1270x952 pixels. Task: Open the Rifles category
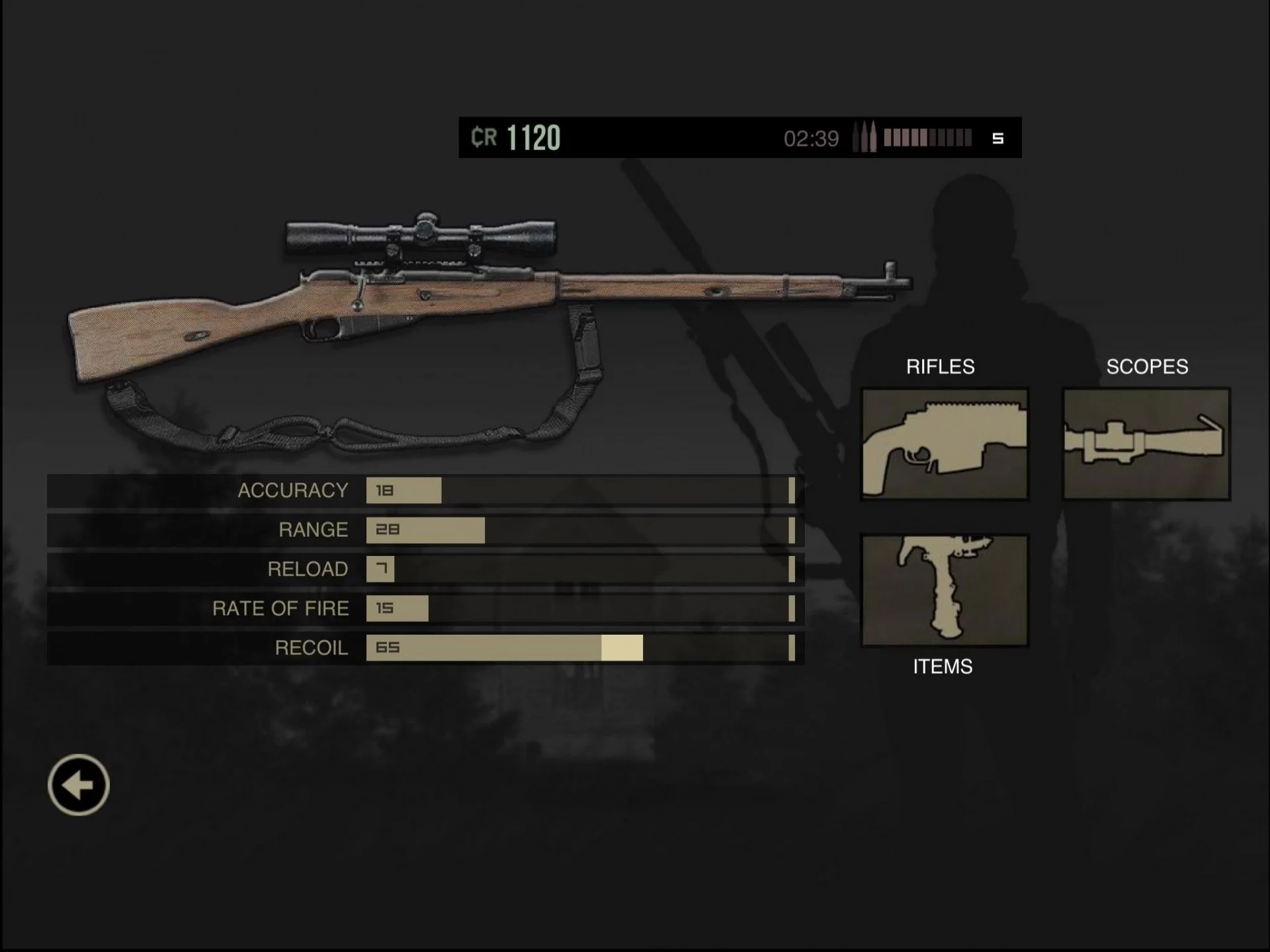click(x=944, y=444)
